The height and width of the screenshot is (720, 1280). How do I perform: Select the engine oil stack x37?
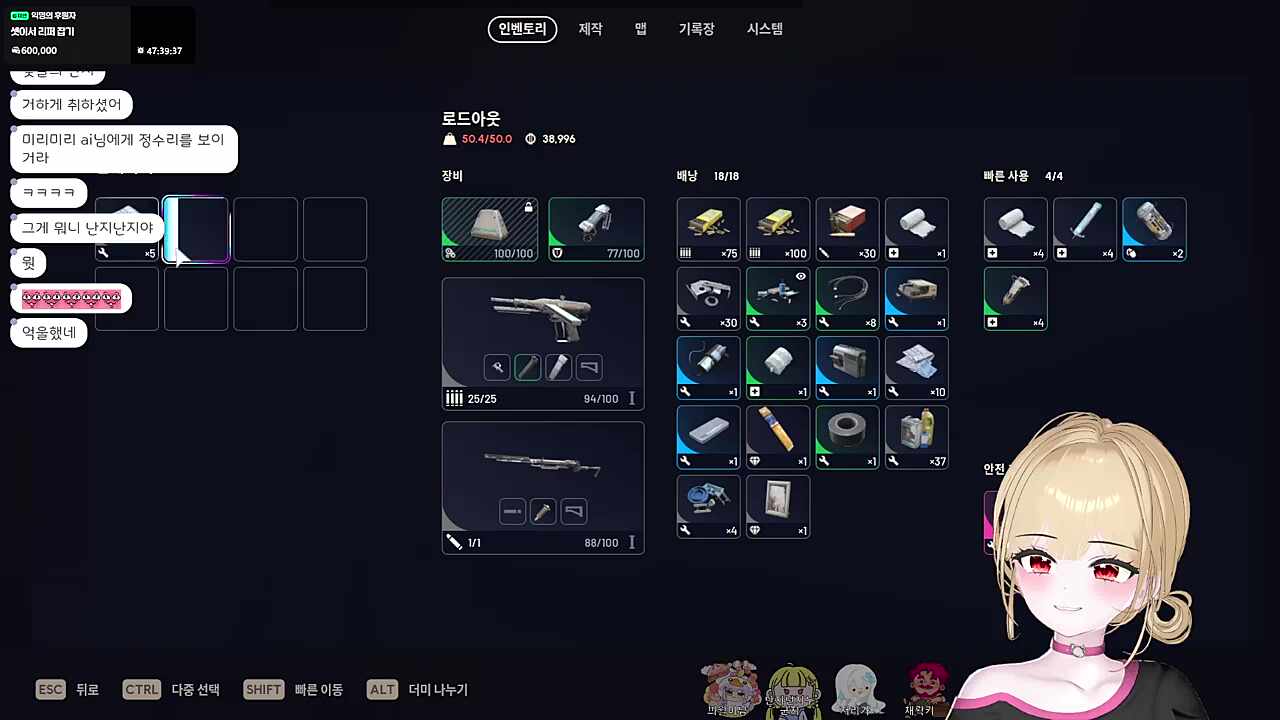point(916,437)
